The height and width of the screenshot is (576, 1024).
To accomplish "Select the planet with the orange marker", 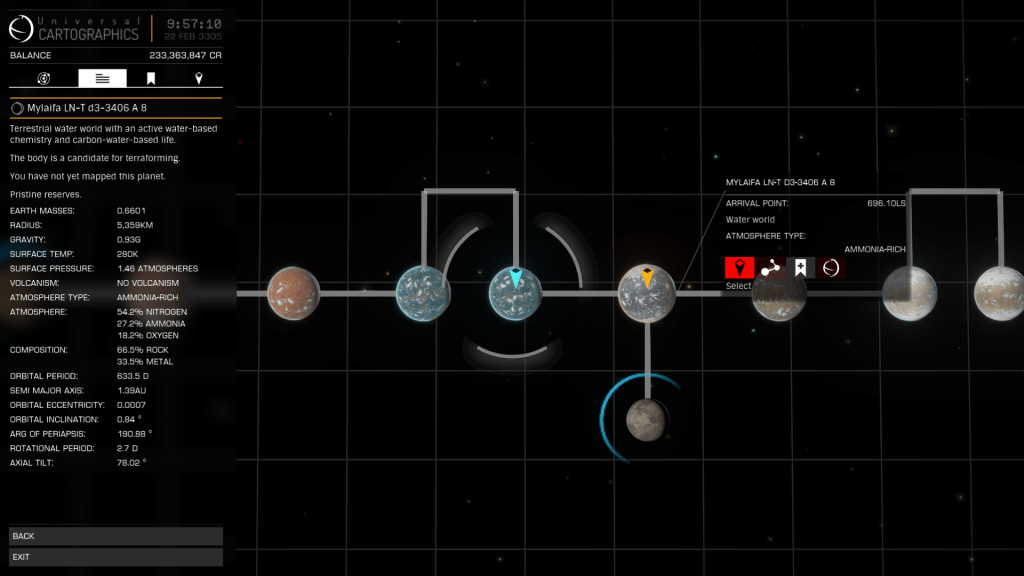I will click(x=647, y=294).
